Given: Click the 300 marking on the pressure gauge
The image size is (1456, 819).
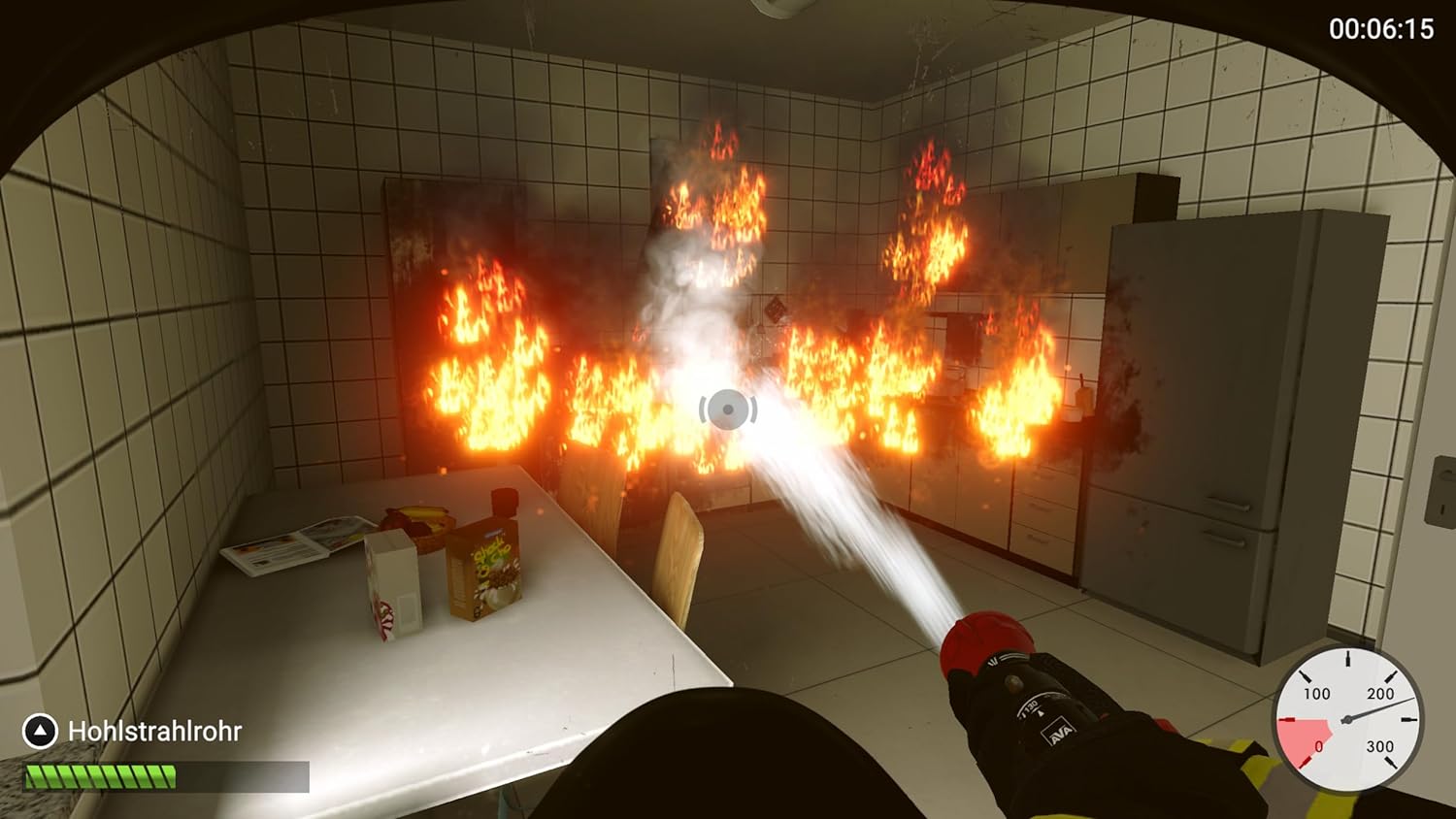Looking at the screenshot, I should pyautogui.click(x=1381, y=747).
